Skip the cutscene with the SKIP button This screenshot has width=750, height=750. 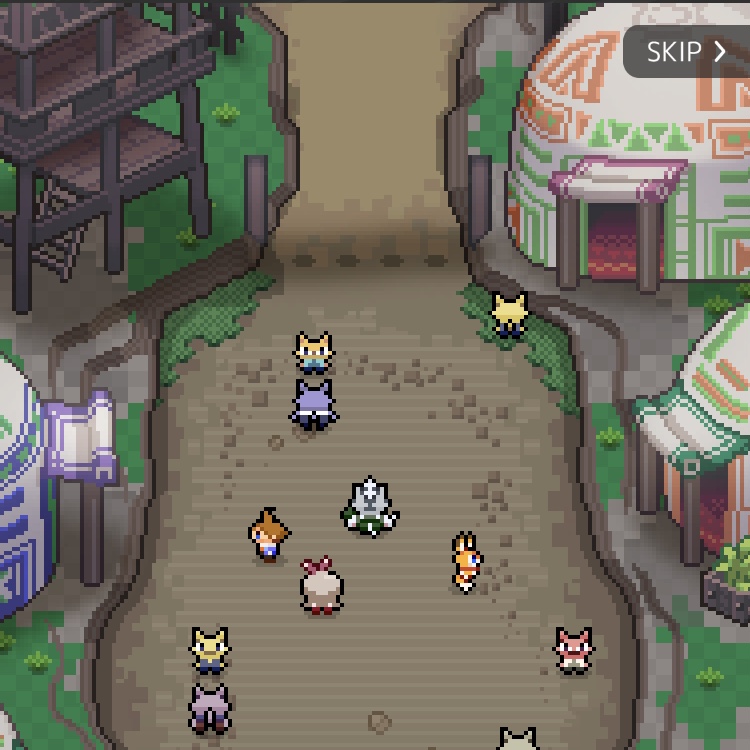click(x=686, y=52)
